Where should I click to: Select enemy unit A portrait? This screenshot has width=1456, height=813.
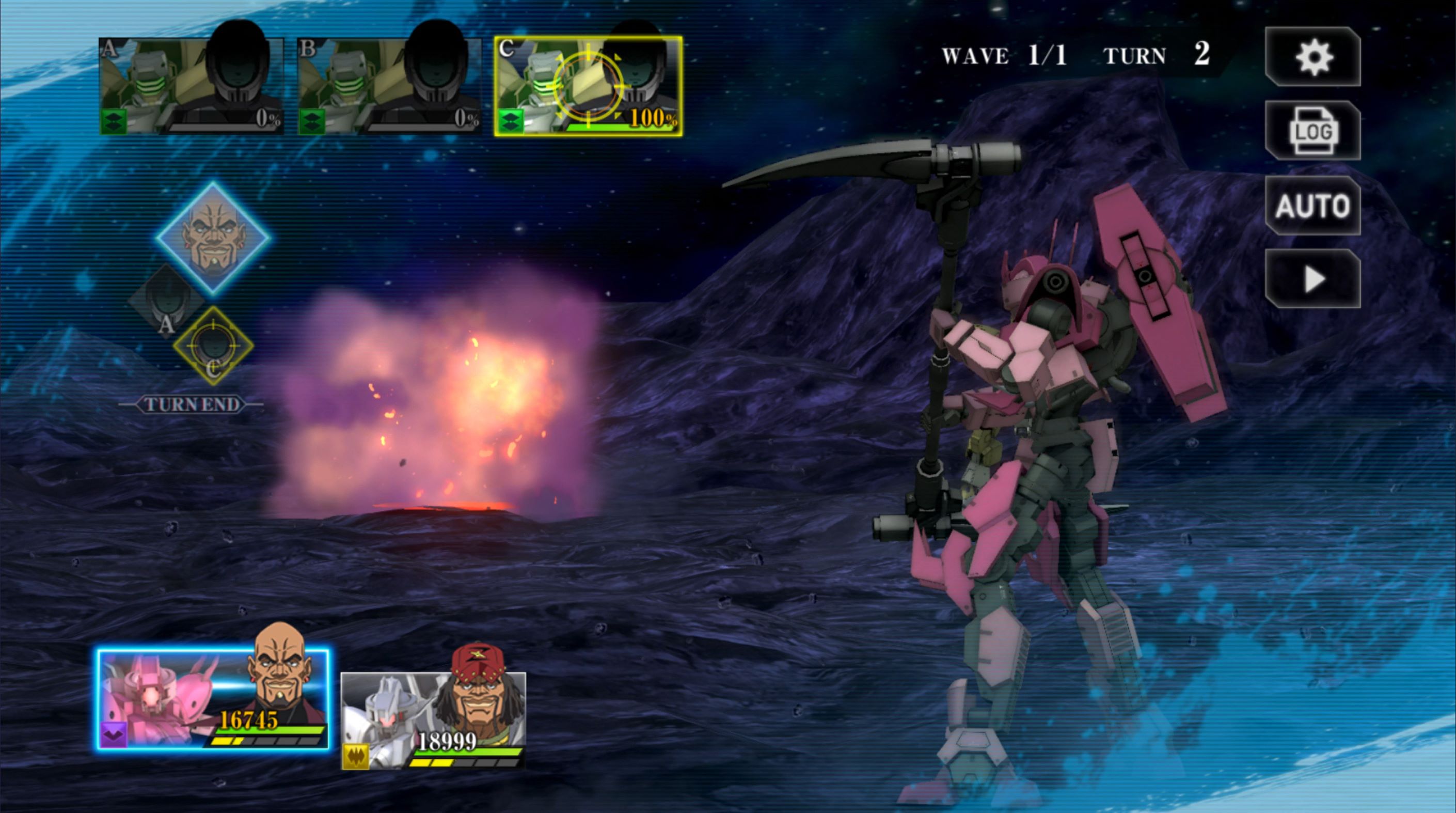point(191,86)
